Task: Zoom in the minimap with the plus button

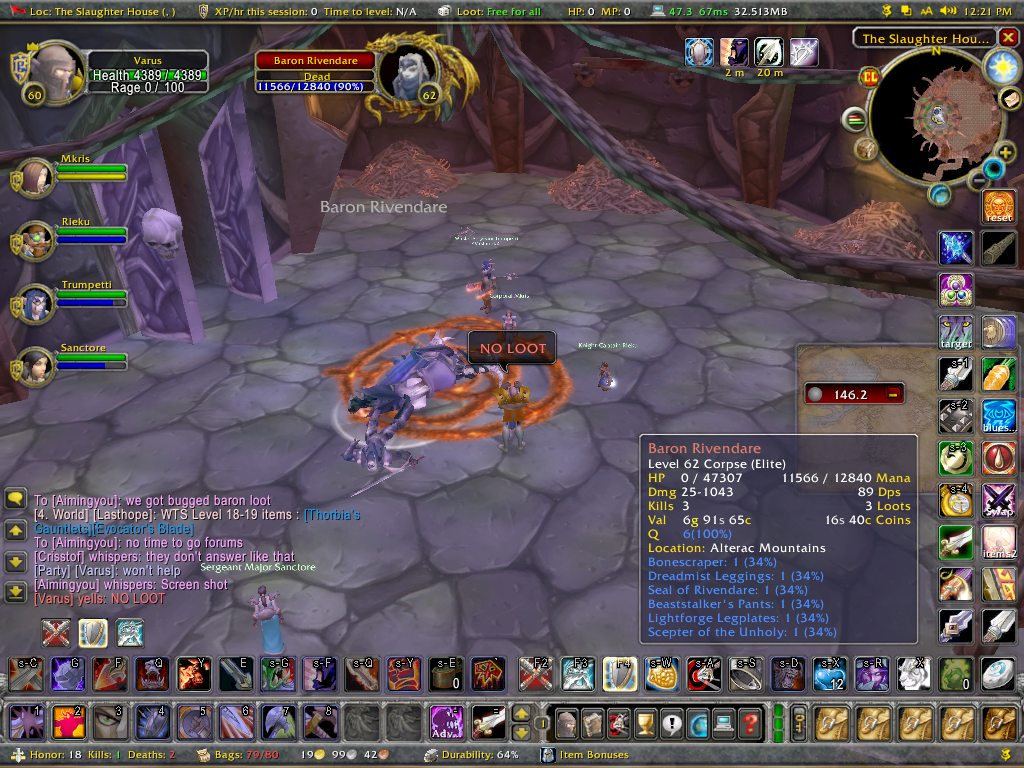Action: tap(1006, 153)
